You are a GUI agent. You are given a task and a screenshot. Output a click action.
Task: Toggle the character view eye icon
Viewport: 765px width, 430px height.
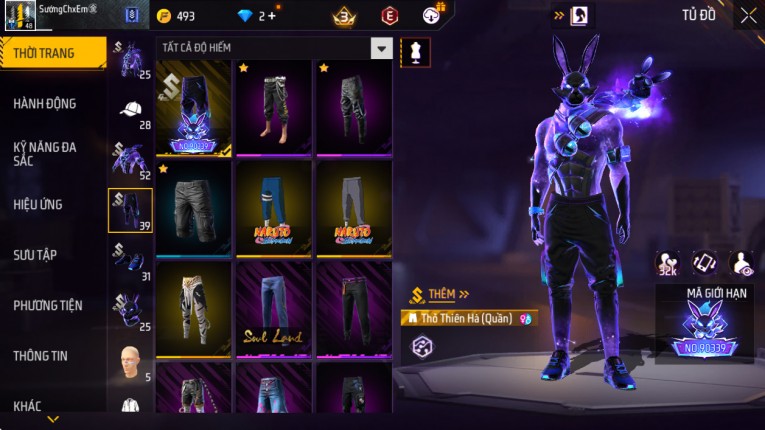(743, 263)
